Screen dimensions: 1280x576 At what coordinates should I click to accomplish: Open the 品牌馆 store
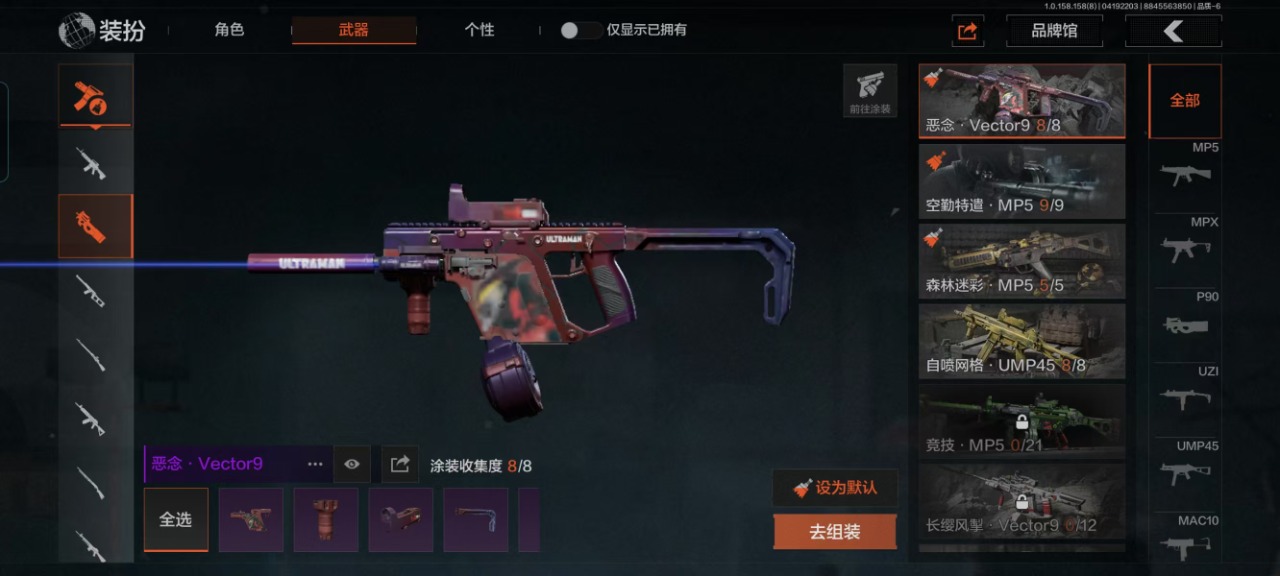pos(1054,31)
